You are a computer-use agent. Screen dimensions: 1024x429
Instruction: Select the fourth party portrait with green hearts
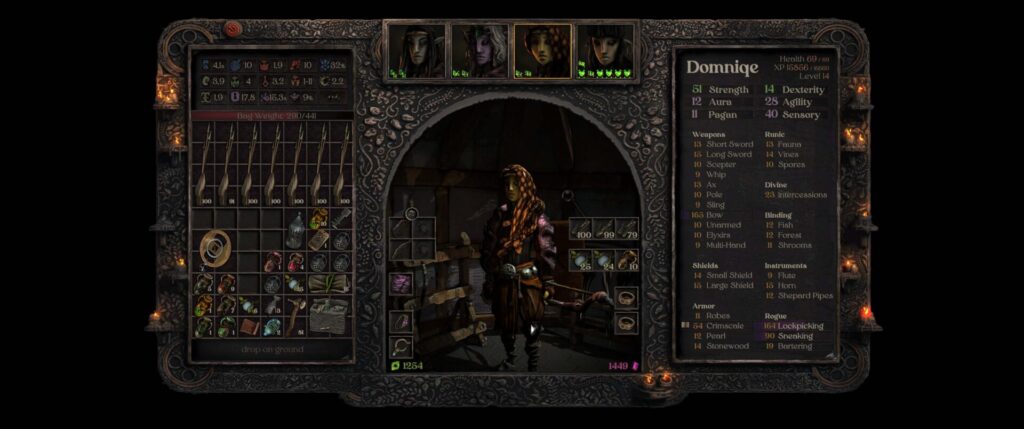(x=606, y=50)
